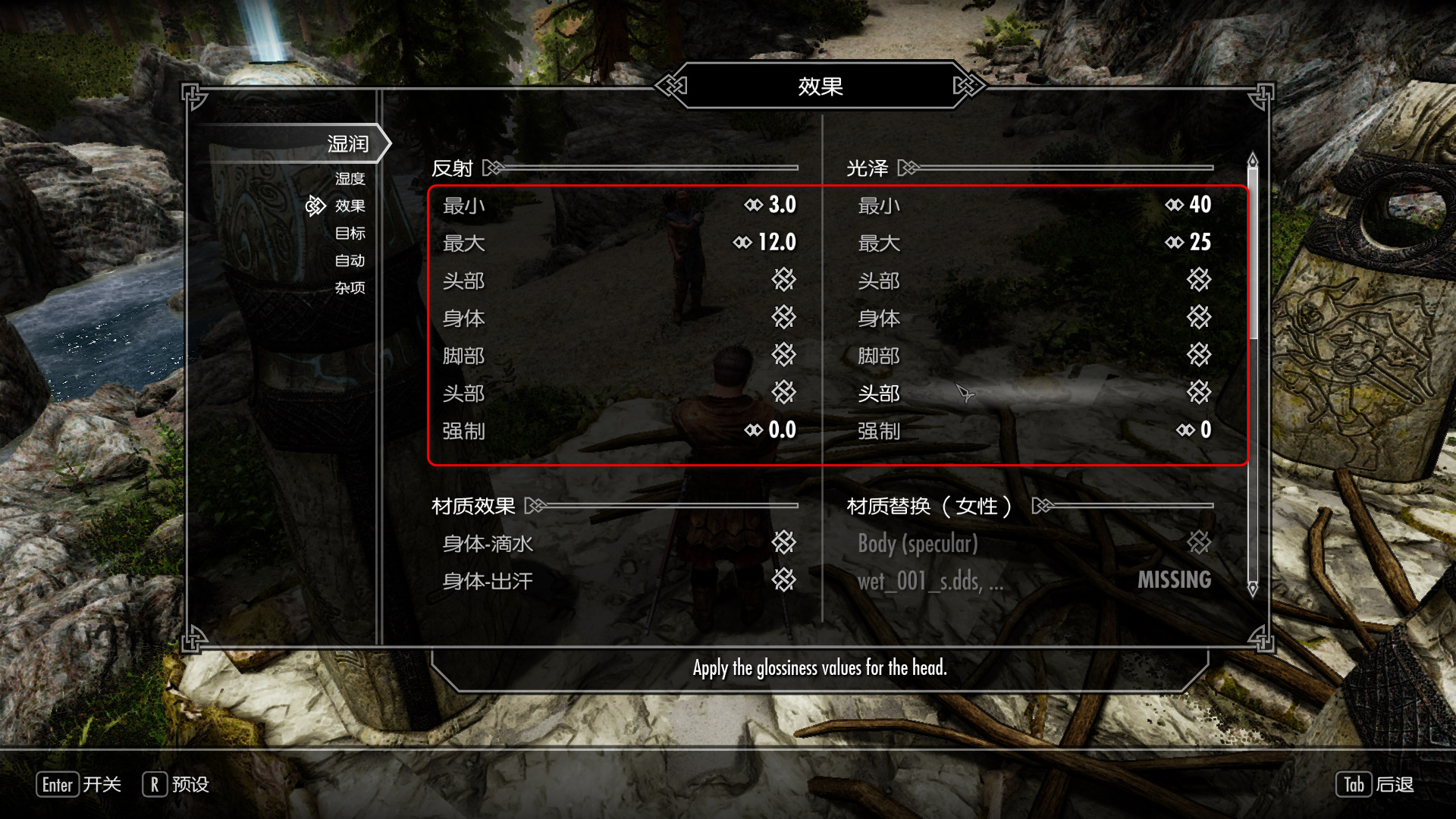Select the 目标 page entry
The image size is (1456, 819).
(350, 234)
